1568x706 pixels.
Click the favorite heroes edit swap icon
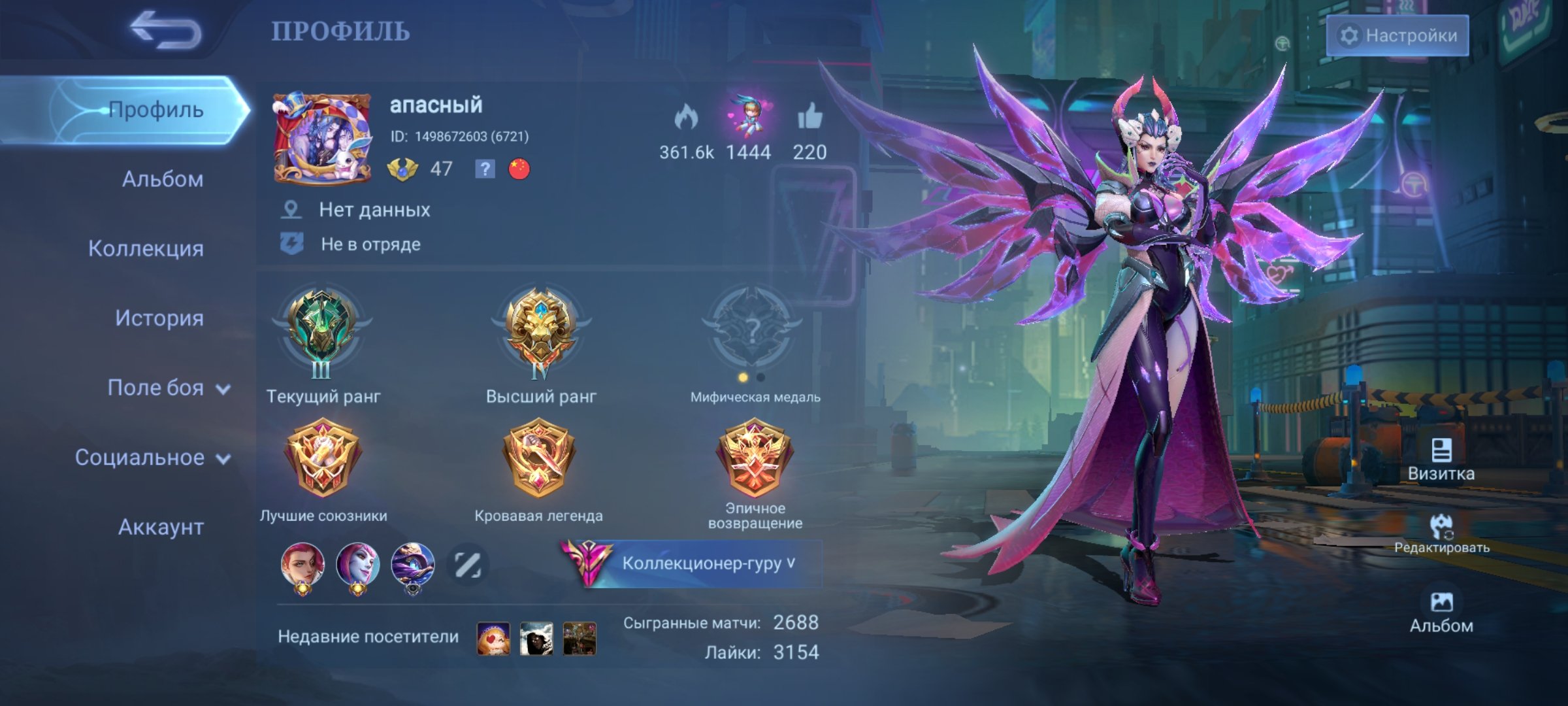coord(468,565)
